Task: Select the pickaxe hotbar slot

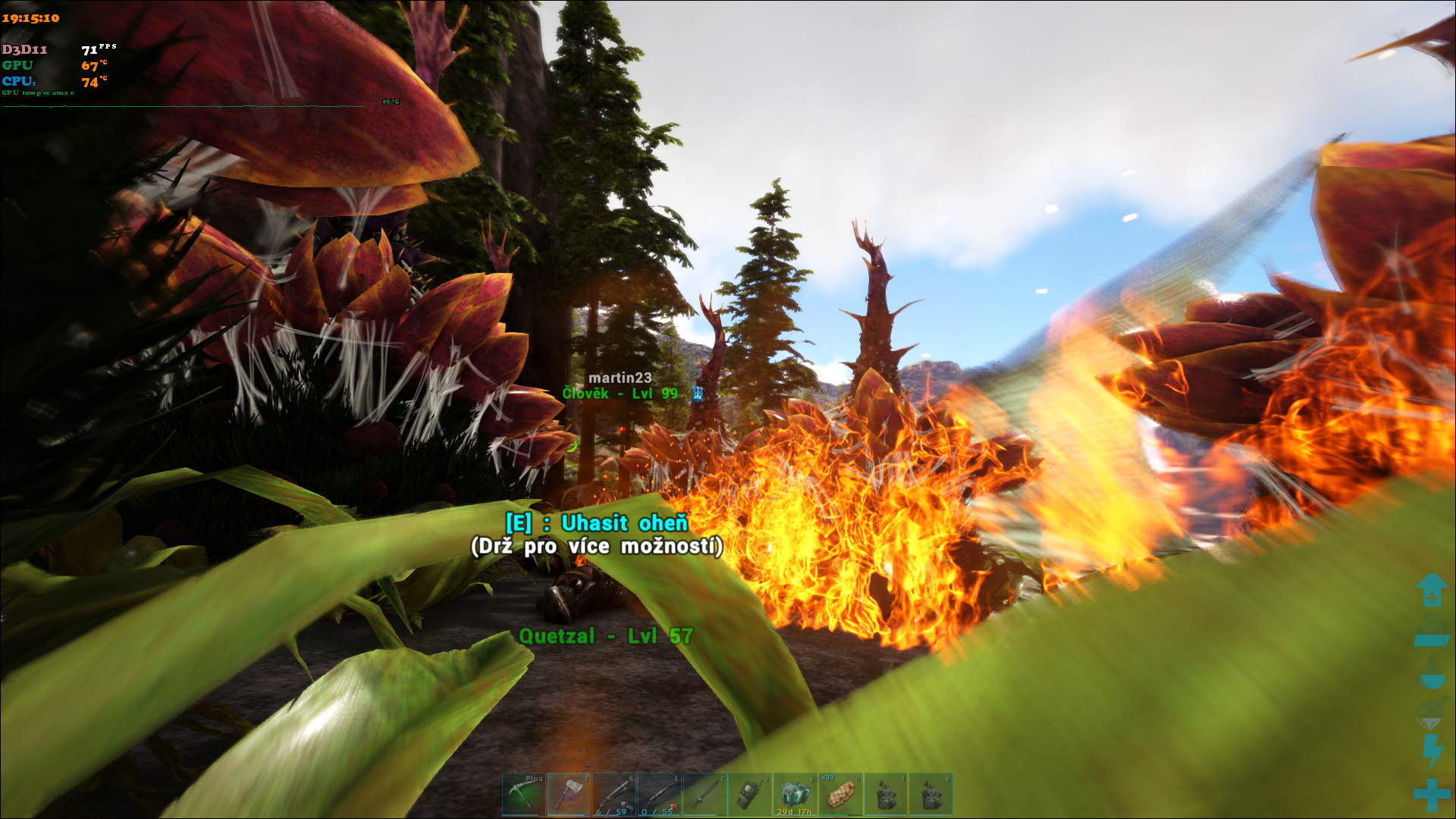Action: 523,794
